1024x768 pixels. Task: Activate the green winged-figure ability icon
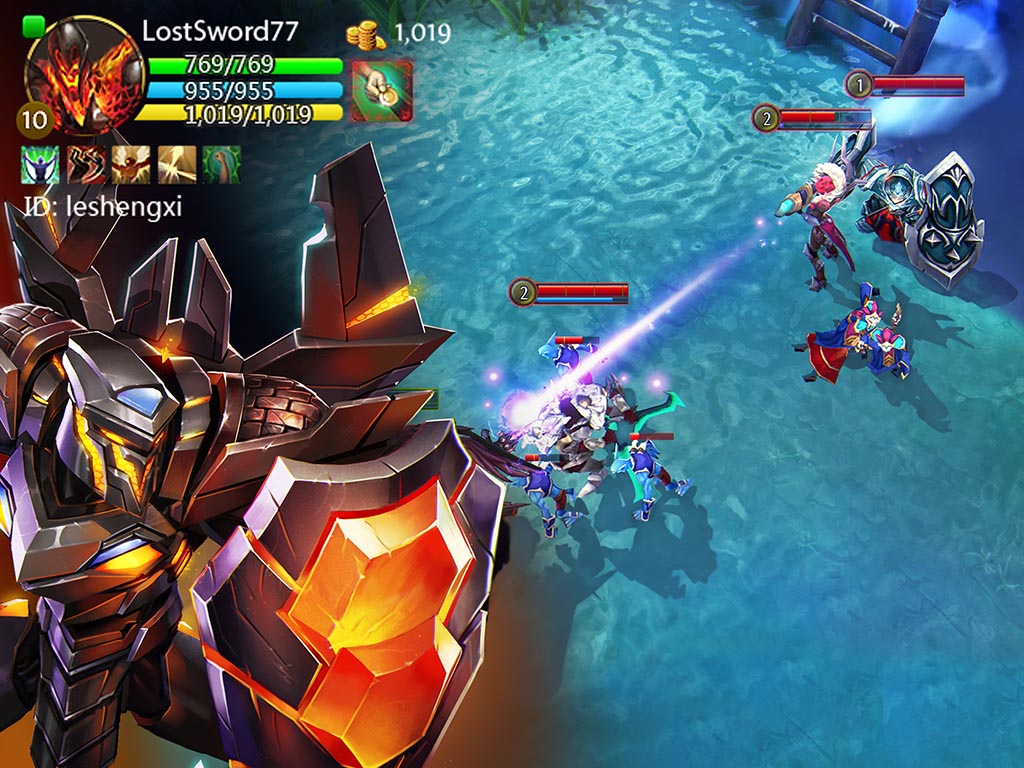coord(40,164)
